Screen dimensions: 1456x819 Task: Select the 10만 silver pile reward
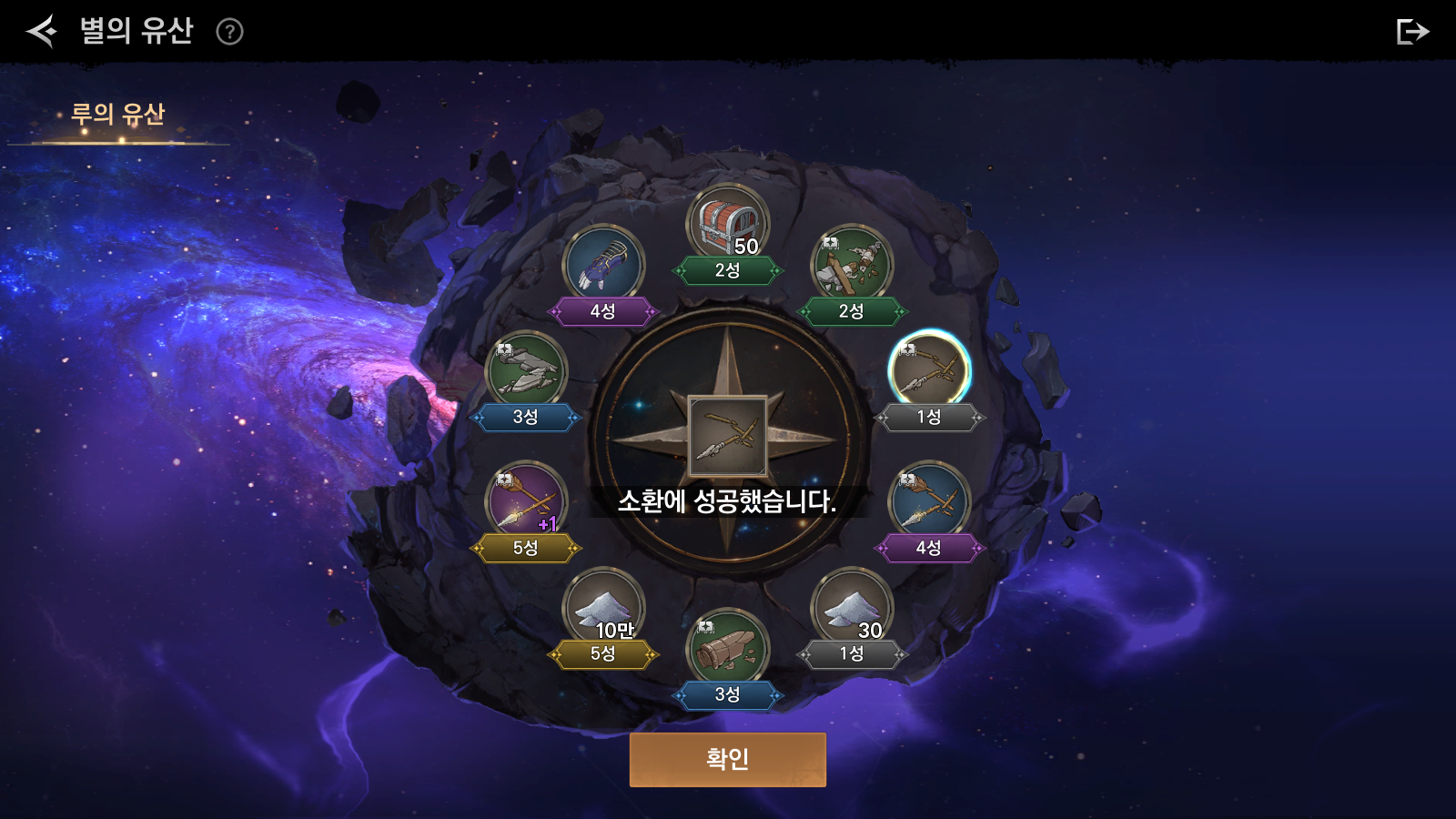(603, 607)
